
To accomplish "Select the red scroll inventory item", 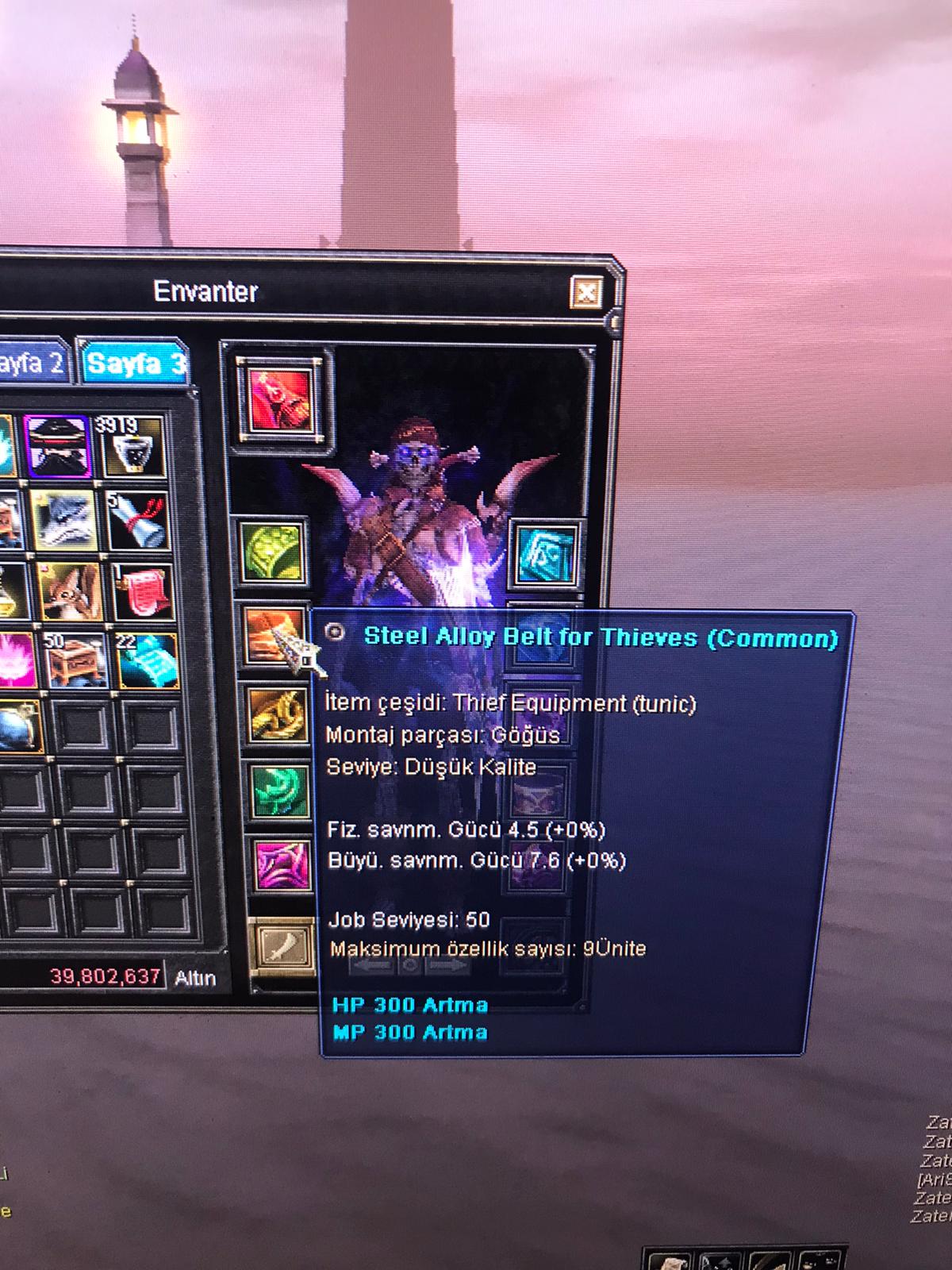I will (142, 592).
